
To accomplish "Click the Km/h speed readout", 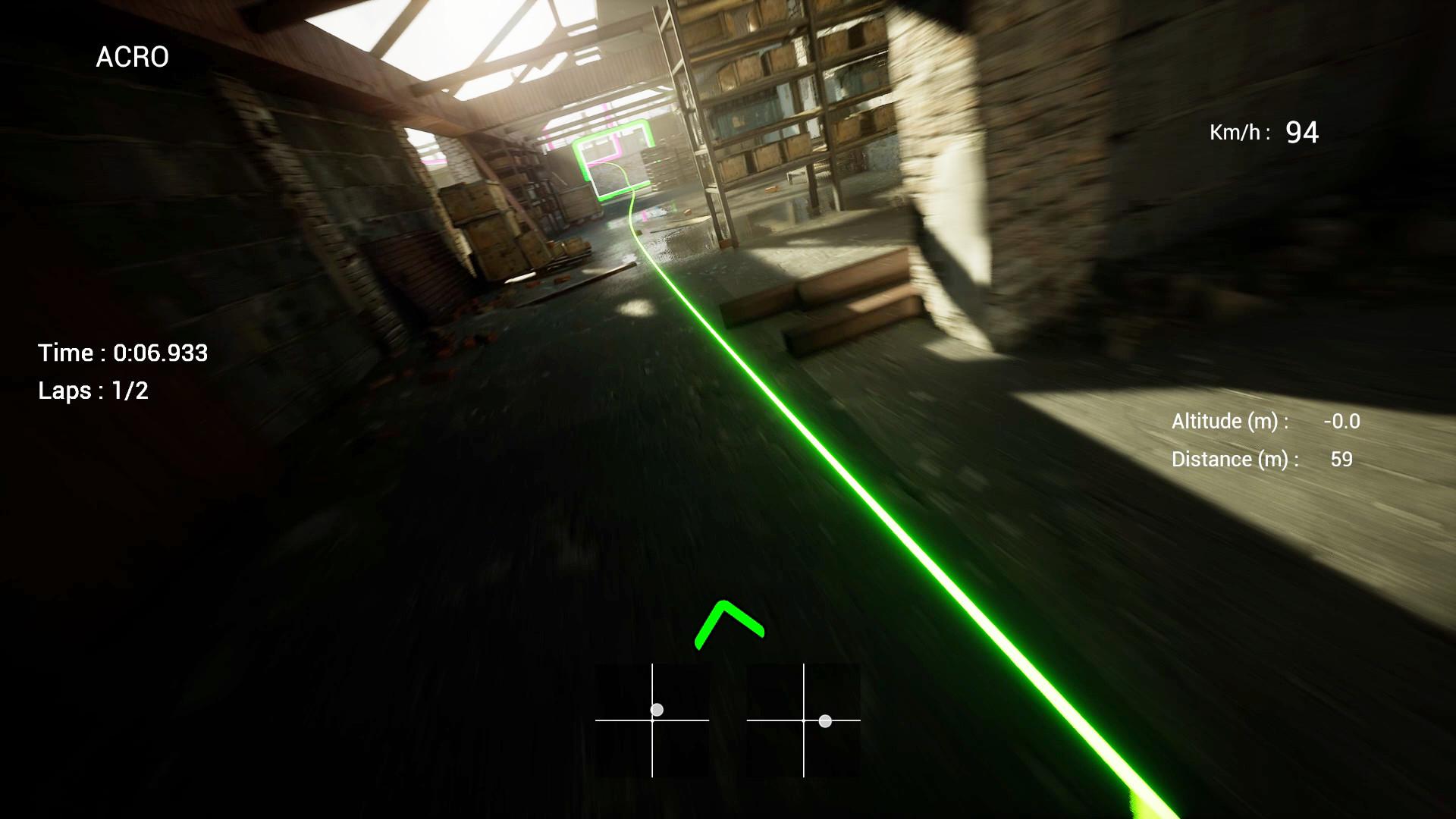I will (1266, 133).
